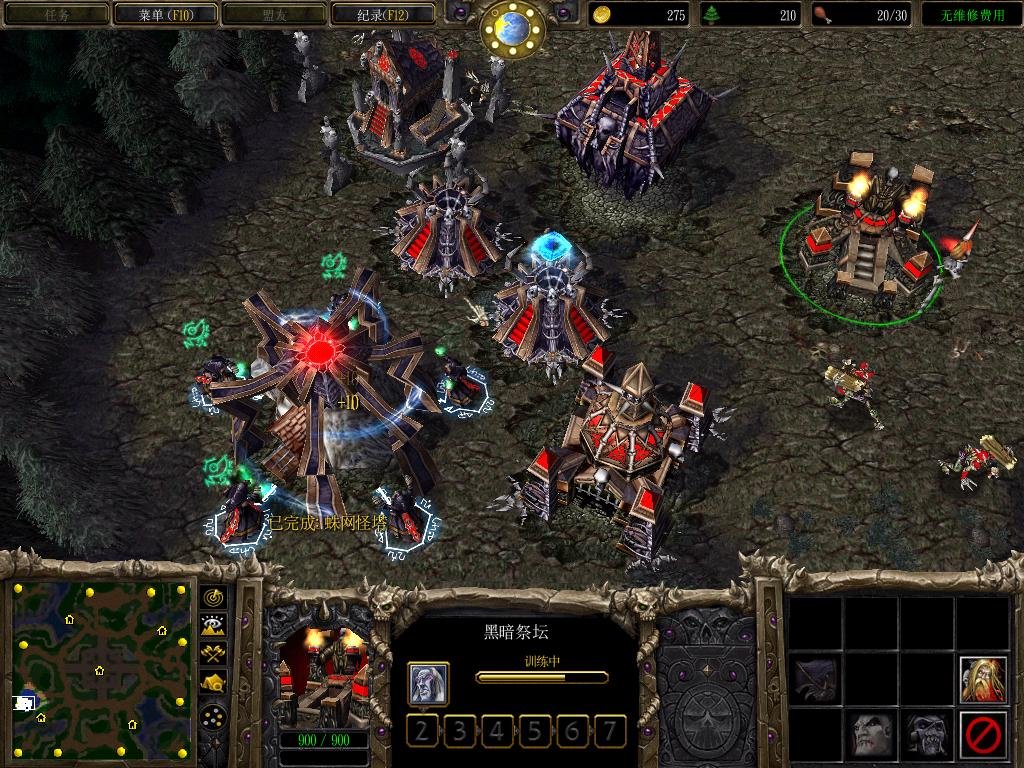Select the hero icon in the training queue
The image size is (1024, 768).
coord(428,684)
